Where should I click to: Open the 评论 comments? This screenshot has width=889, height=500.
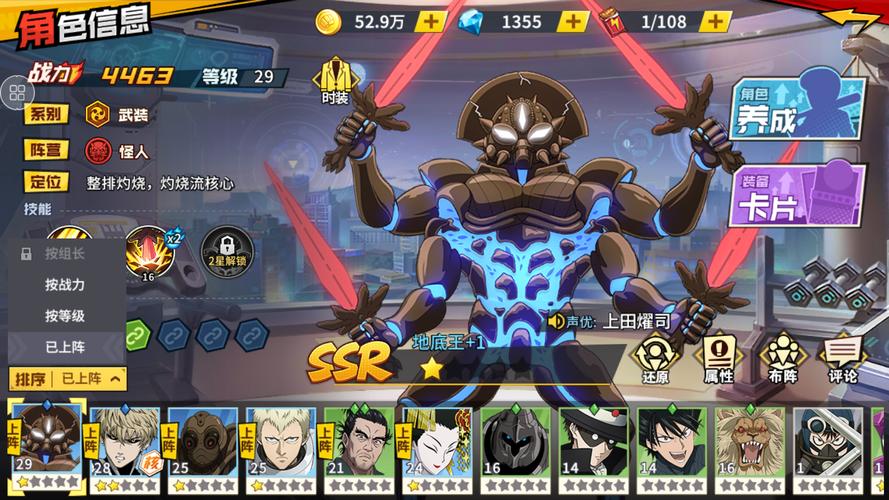[x=842, y=358]
